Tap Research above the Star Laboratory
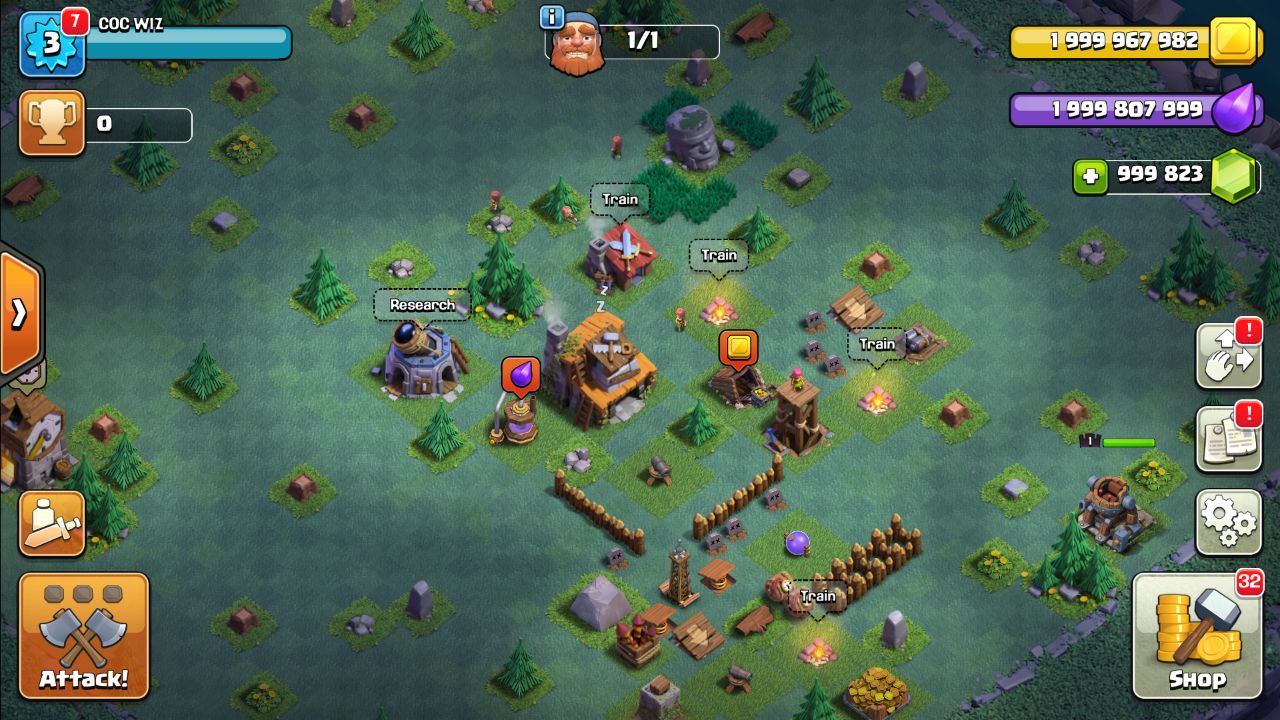The height and width of the screenshot is (720, 1280). [421, 303]
